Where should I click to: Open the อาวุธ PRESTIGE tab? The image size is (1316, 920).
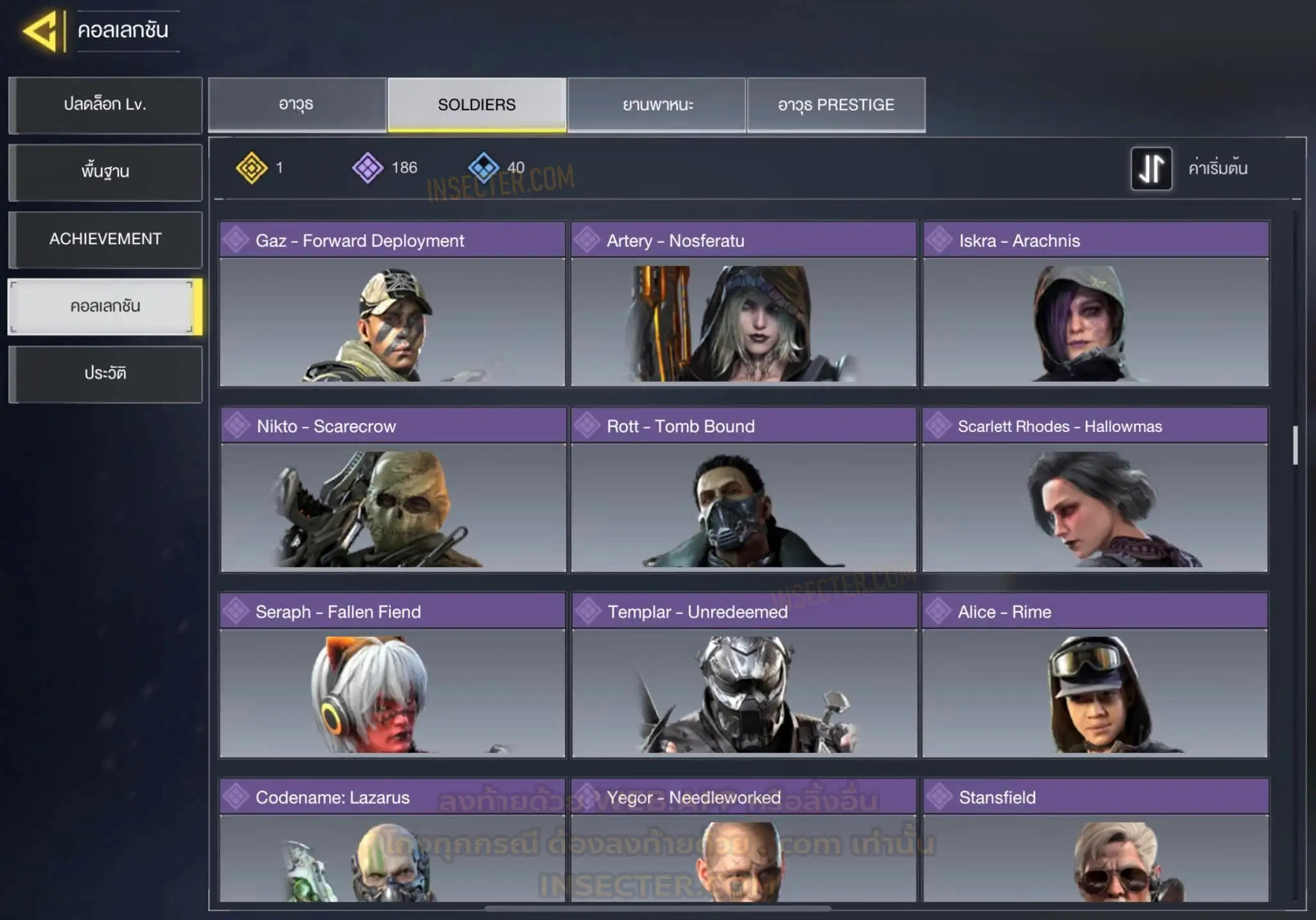pos(836,105)
